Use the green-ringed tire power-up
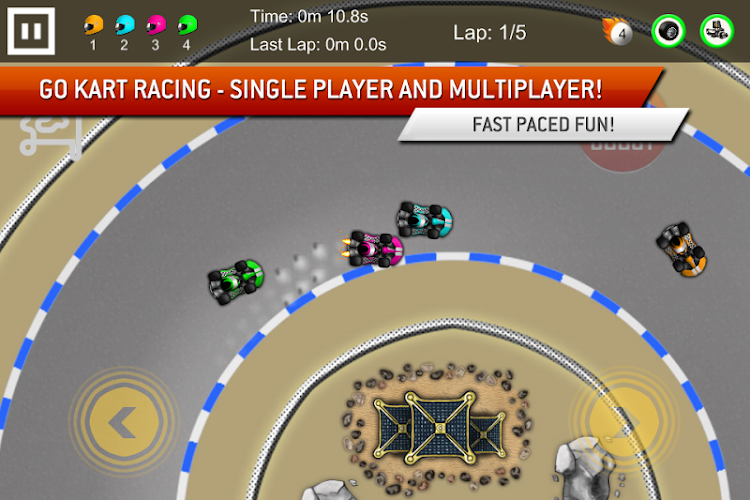 point(668,31)
